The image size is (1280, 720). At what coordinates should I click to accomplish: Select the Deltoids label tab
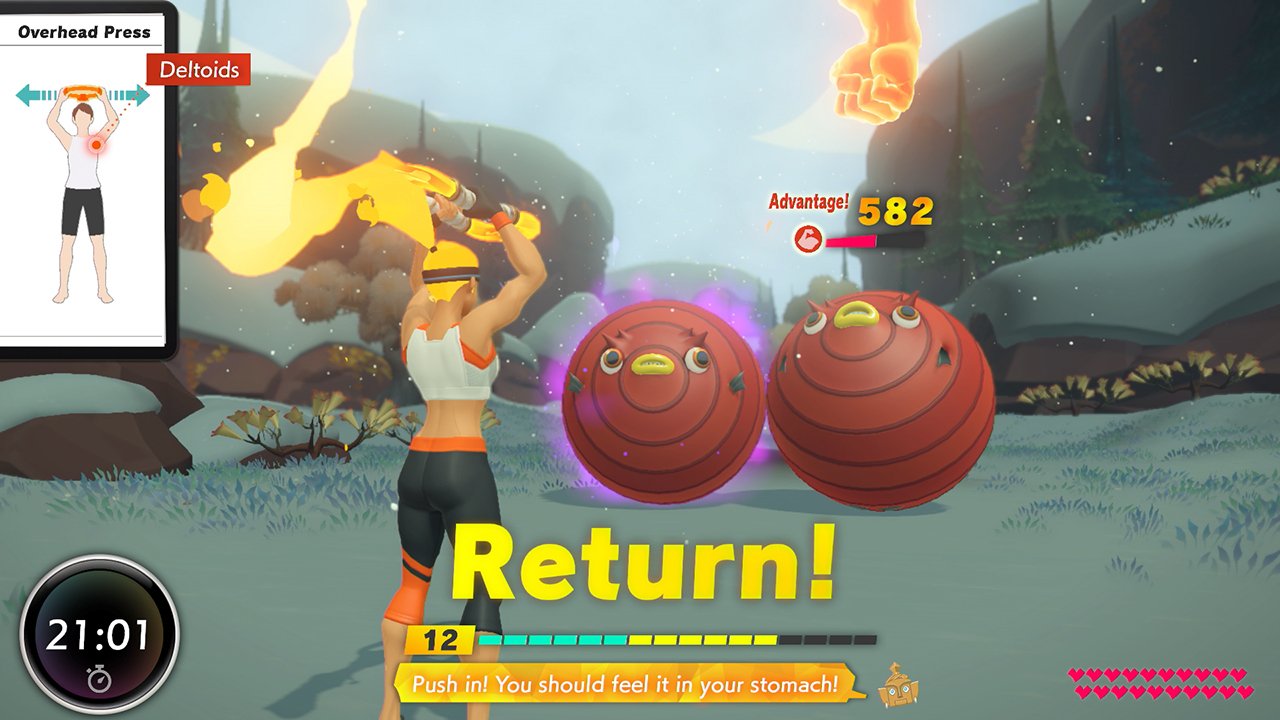pos(196,71)
